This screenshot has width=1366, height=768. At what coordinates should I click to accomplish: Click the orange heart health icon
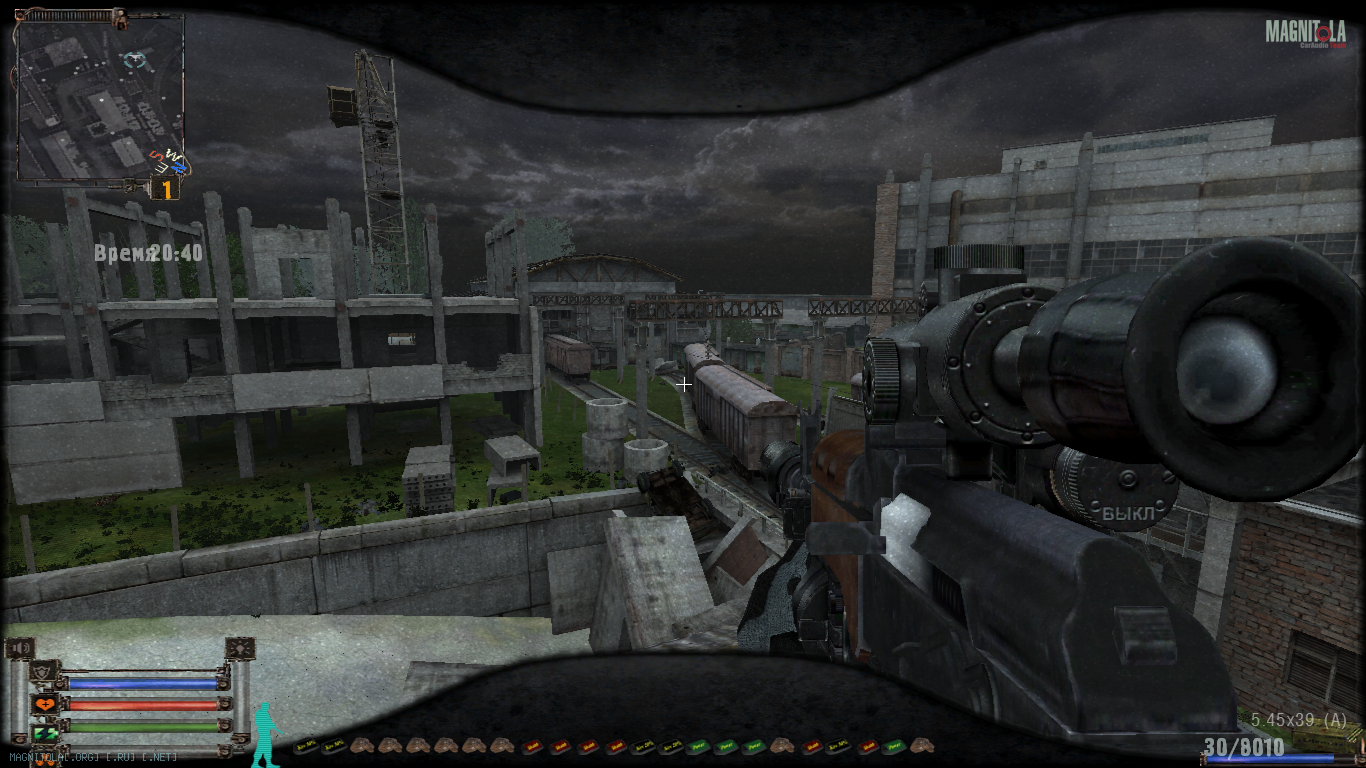click(45, 704)
